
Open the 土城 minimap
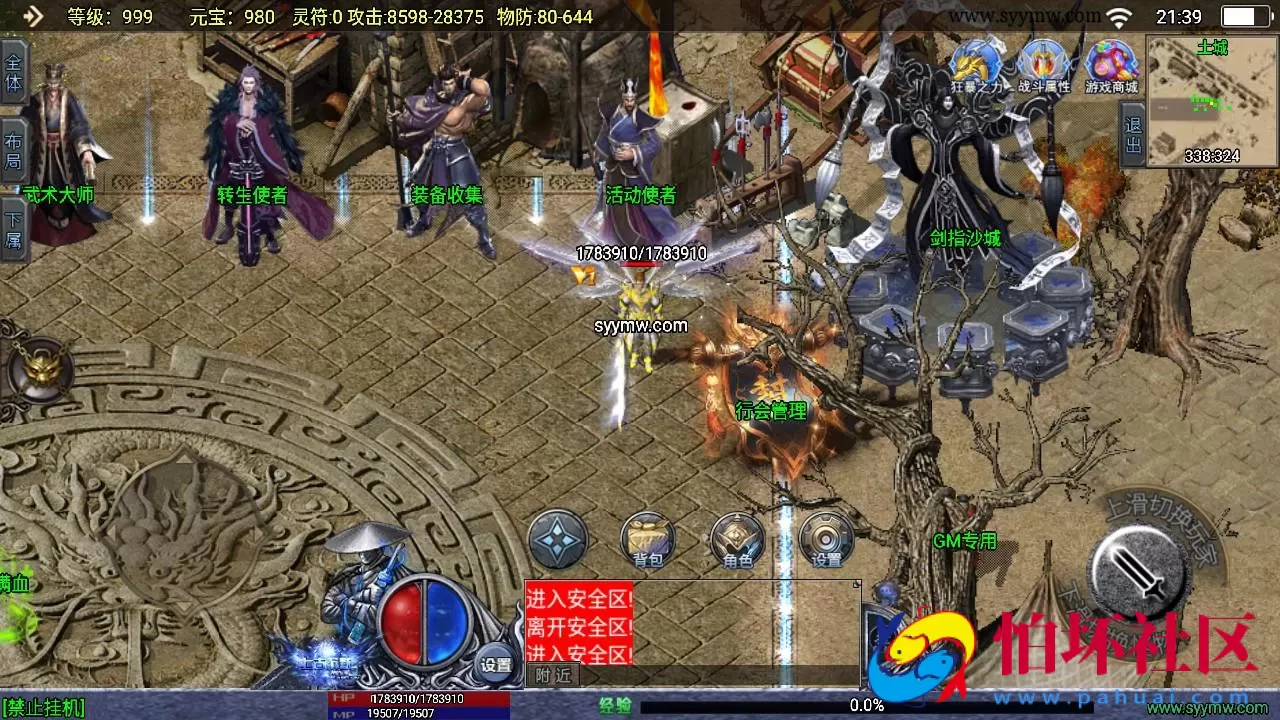pyautogui.click(x=1212, y=101)
